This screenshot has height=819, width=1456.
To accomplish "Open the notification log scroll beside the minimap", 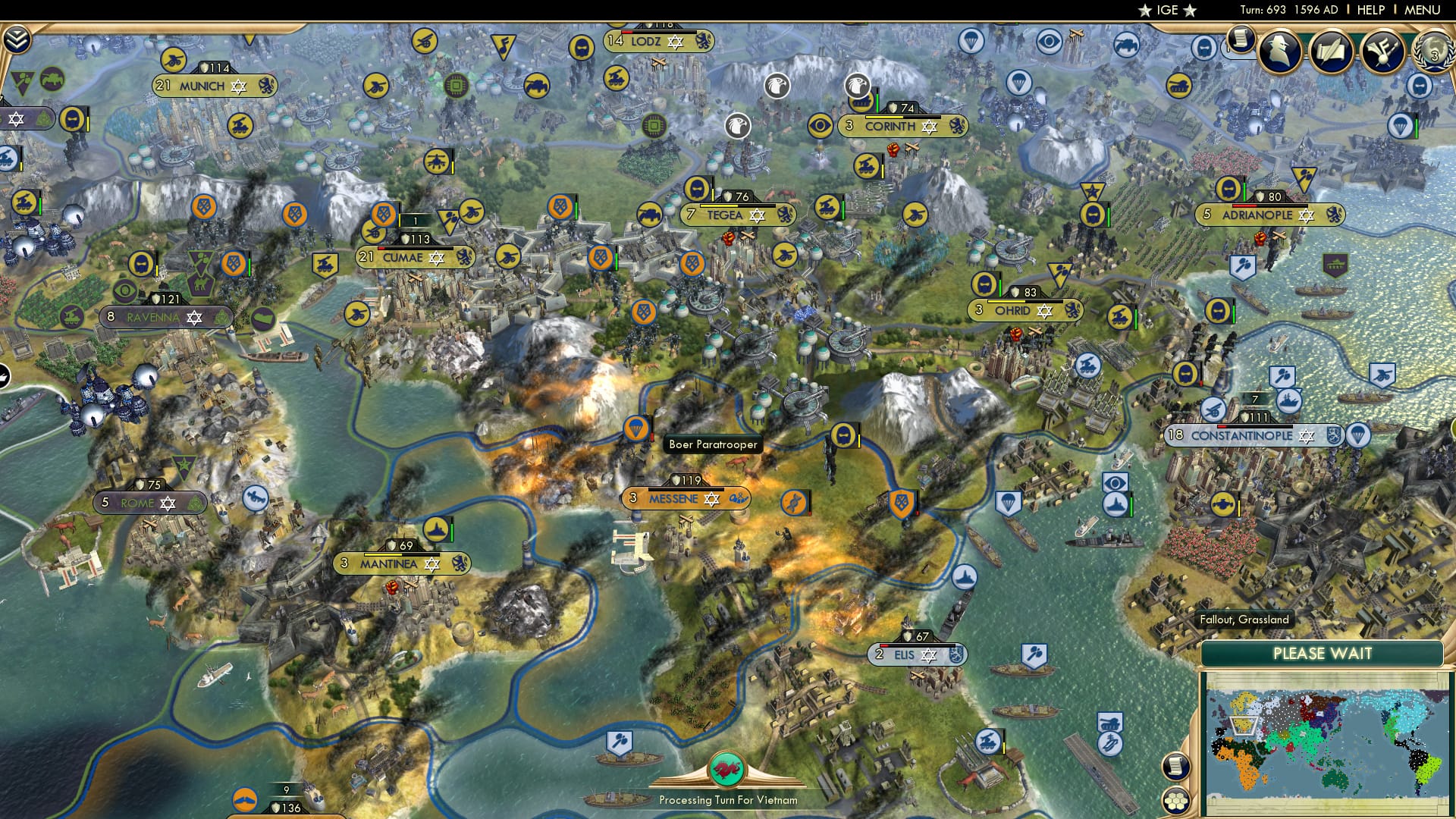I will [x=1176, y=766].
